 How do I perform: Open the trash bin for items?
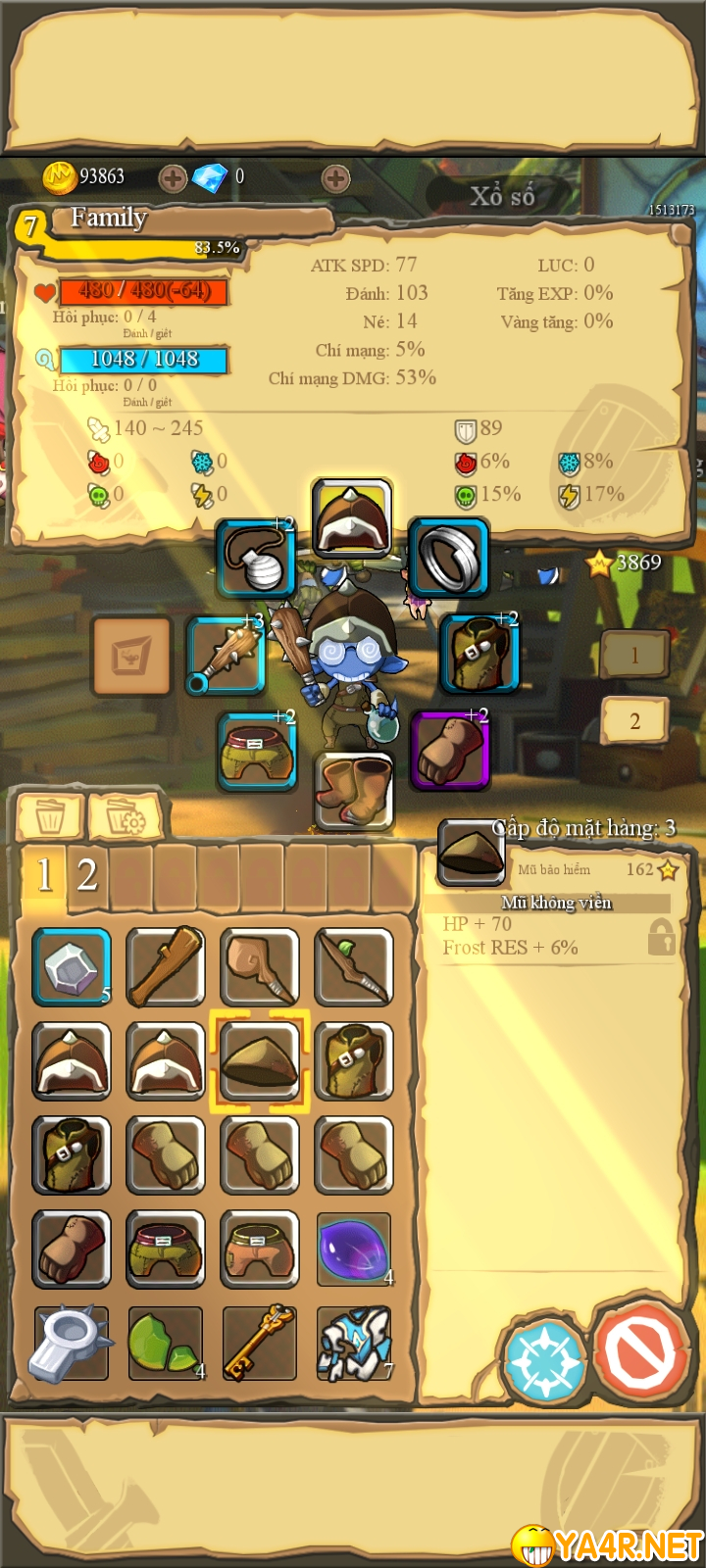point(50,816)
